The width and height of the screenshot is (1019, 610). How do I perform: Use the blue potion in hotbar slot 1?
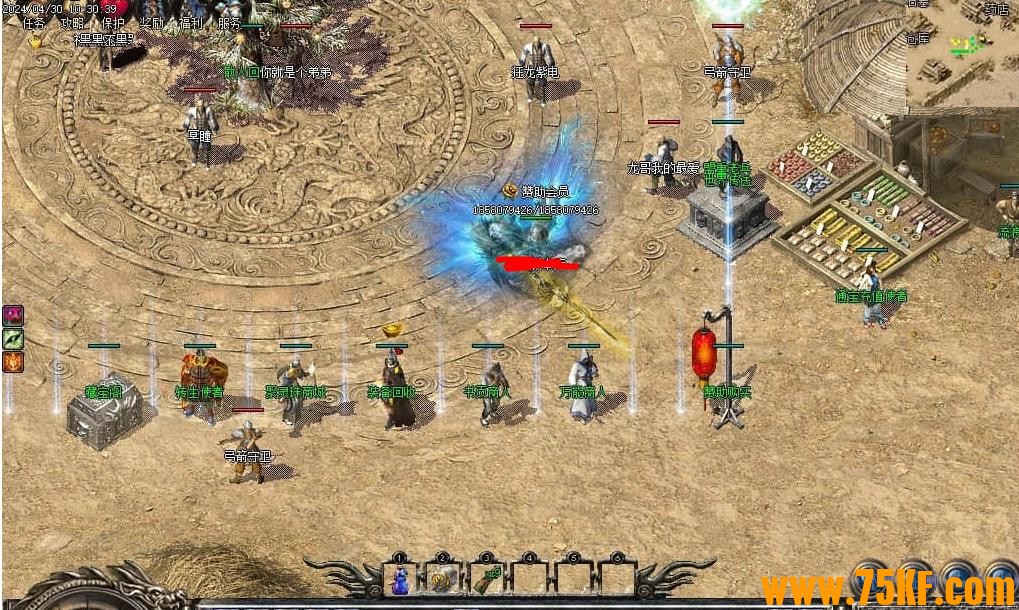(x=399, y=579)
